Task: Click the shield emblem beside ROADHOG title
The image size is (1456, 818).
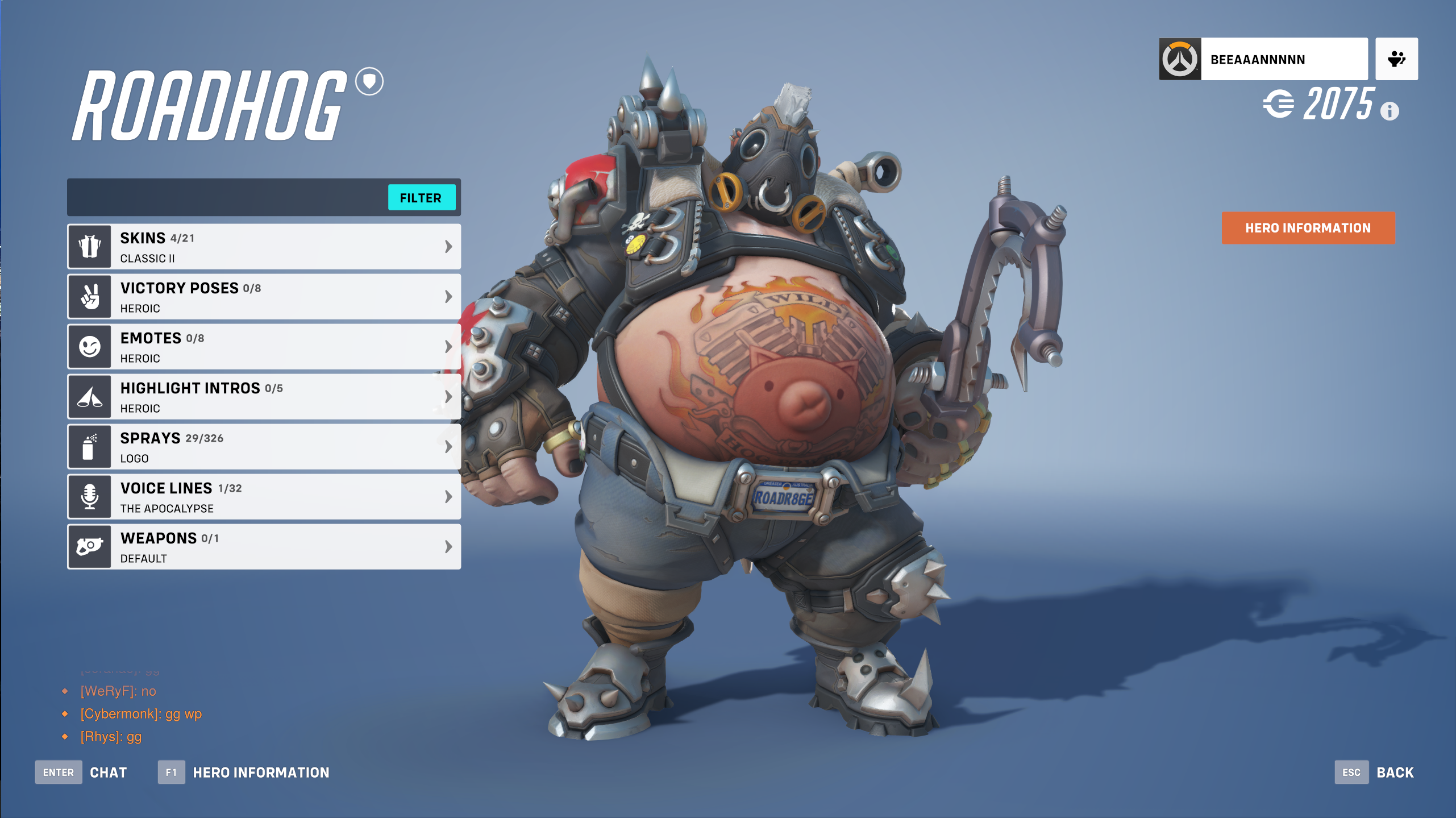Action: coord(369,81)
